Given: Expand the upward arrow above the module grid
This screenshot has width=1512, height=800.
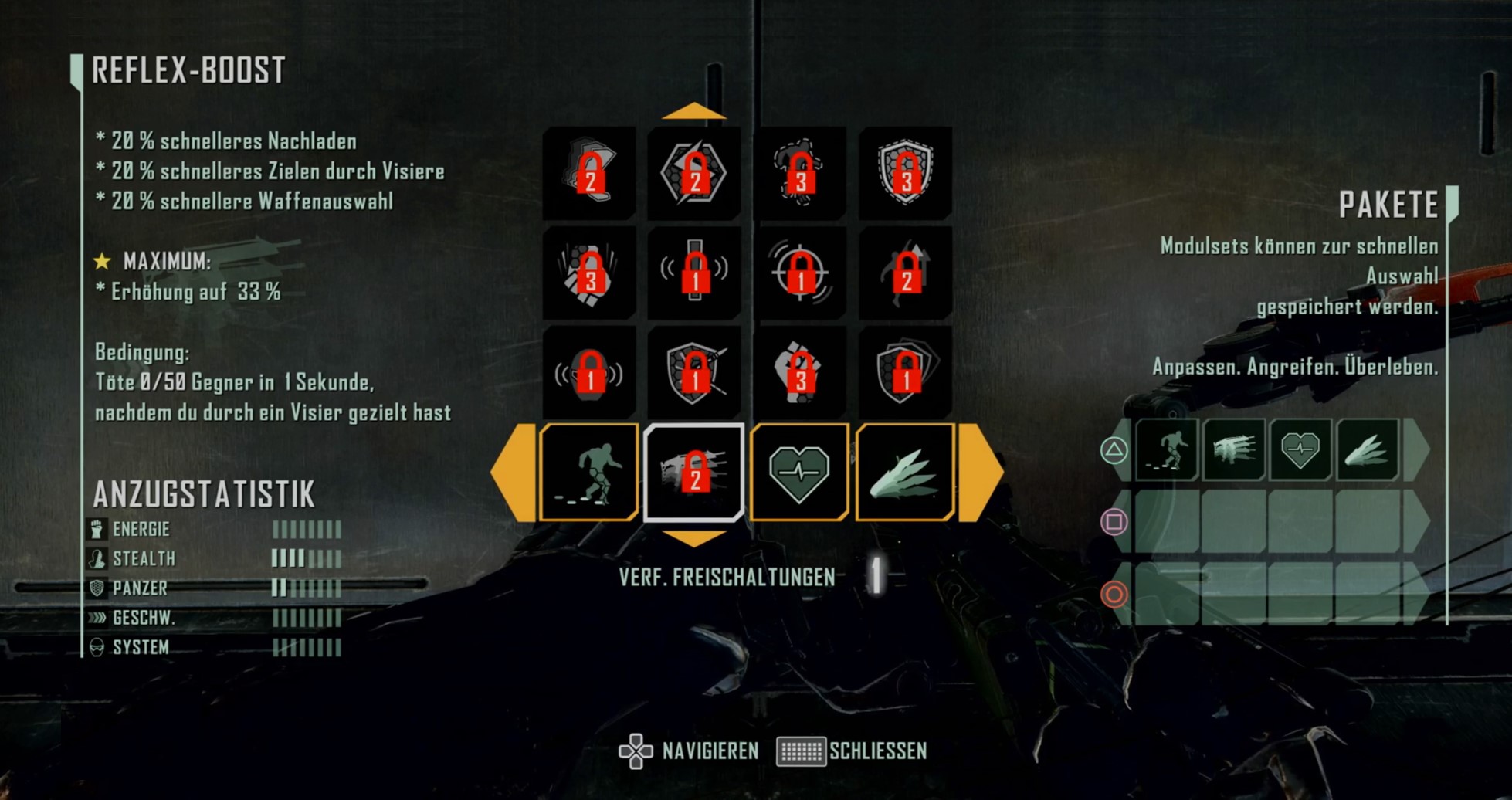Looking at the screenshot, I should 693,110.
